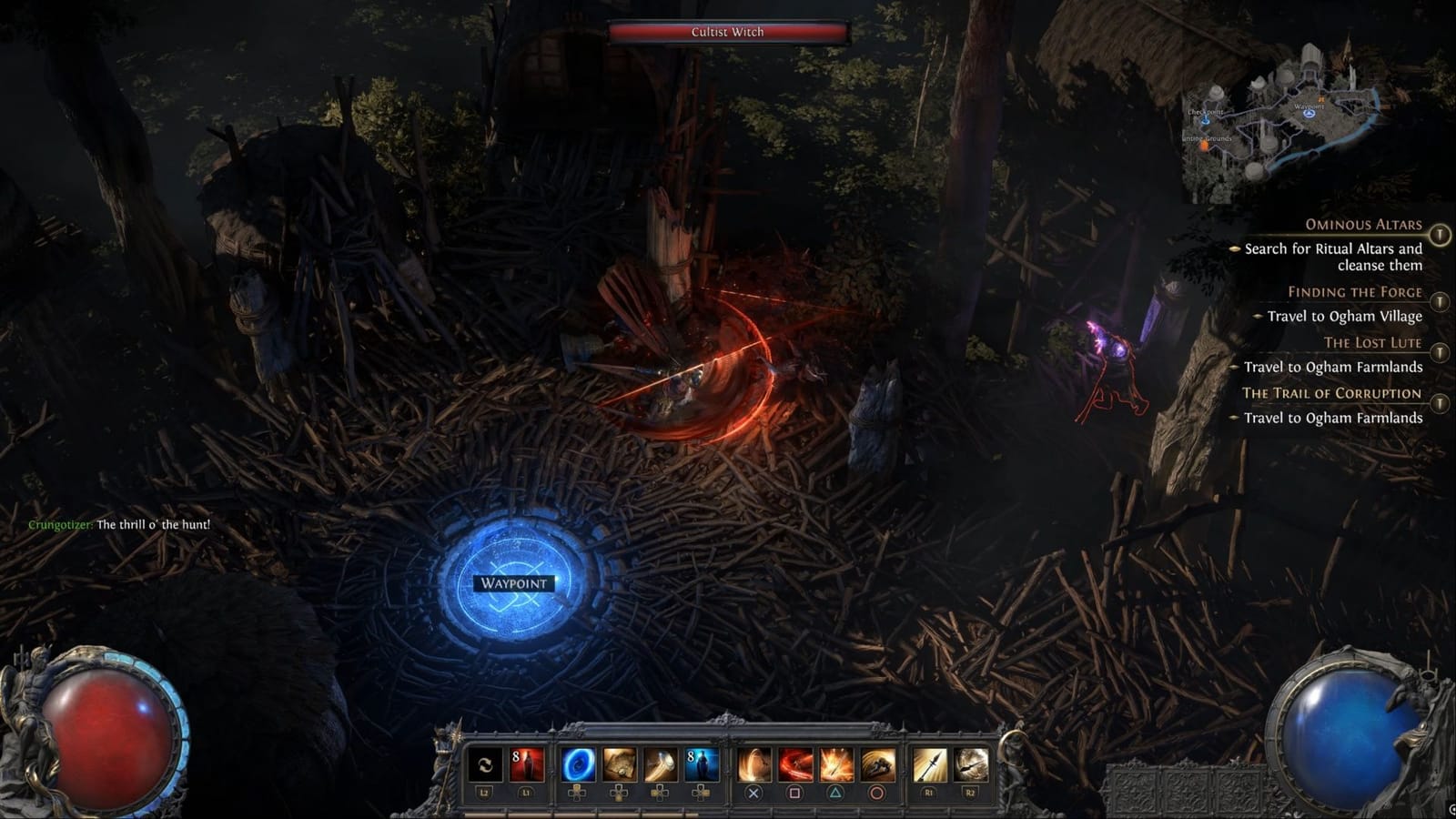Select the Waypoint marker on the minimap
1456x819 pixels.
click(x=1309, y=114)
